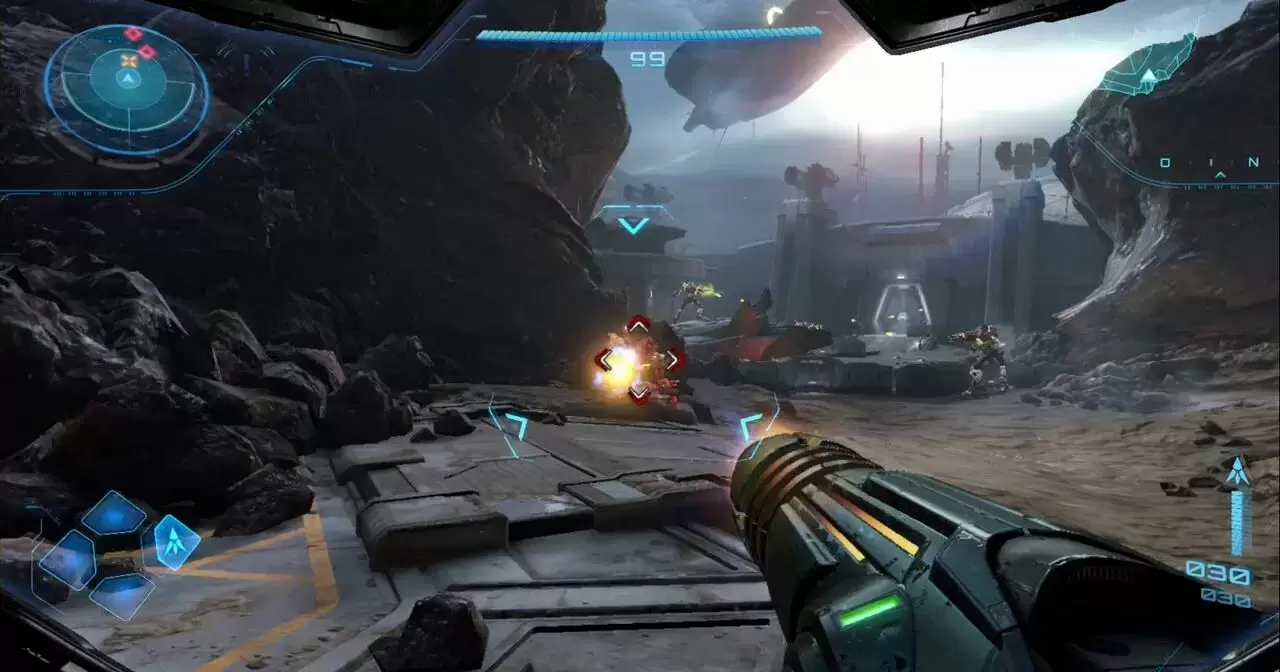Click the missile icon above ammo gauge
The width and height of the screenshot is (1280, 672).
pyautogui.click(x=1238, y=471)
